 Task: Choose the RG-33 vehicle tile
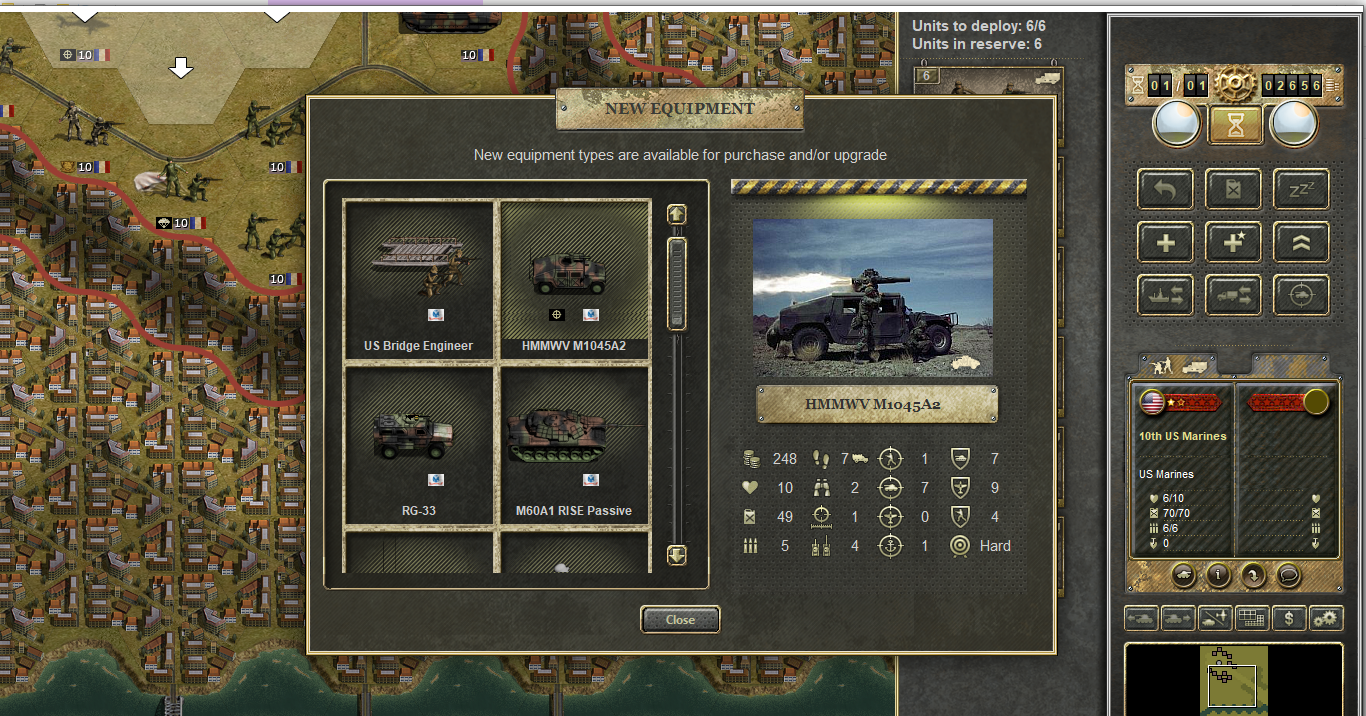419,443
